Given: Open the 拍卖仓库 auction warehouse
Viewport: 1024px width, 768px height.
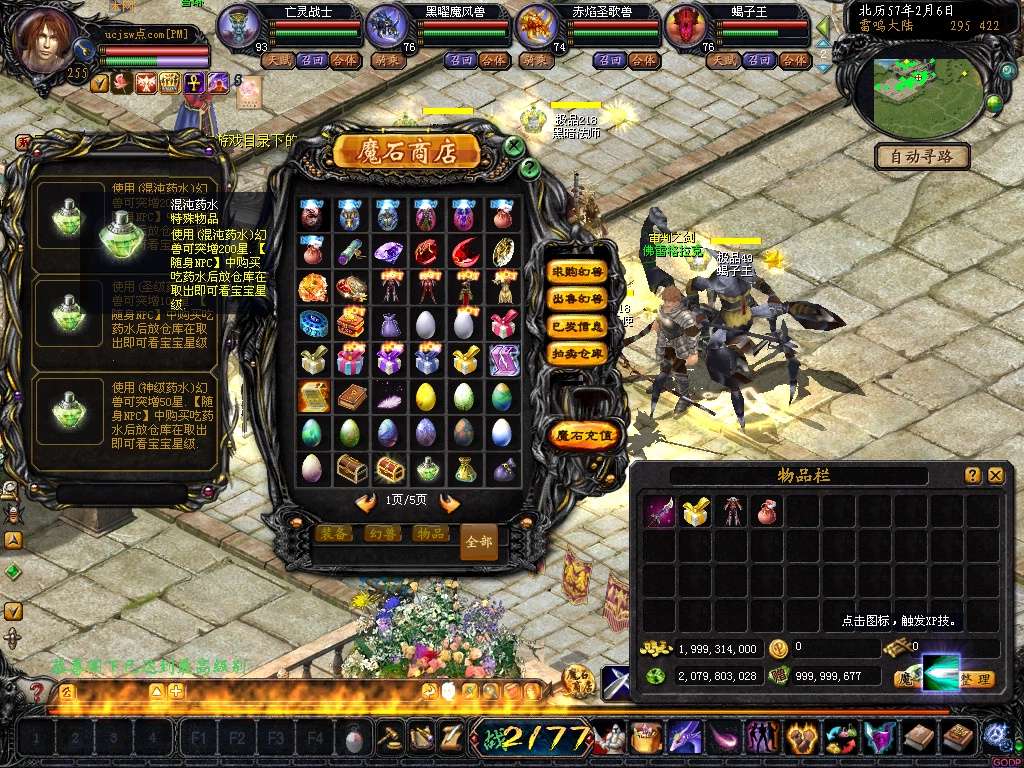Looking at the screenshot, I should click(x=577, y=353).
